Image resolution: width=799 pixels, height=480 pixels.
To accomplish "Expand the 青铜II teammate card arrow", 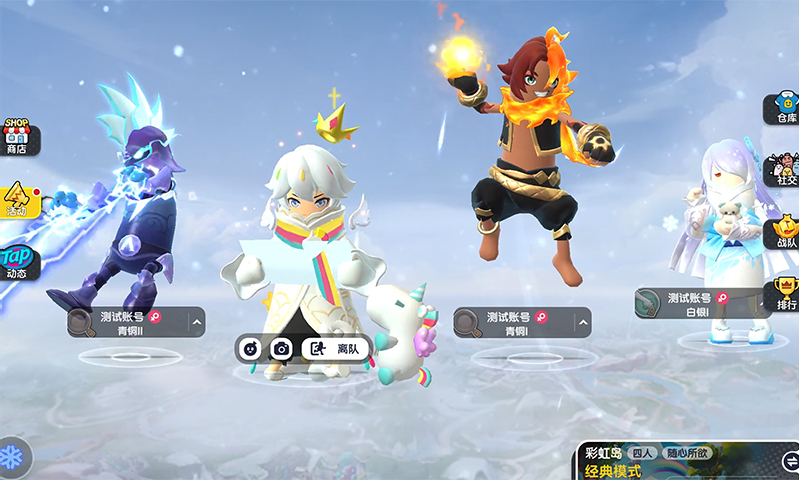I will 196,322.
